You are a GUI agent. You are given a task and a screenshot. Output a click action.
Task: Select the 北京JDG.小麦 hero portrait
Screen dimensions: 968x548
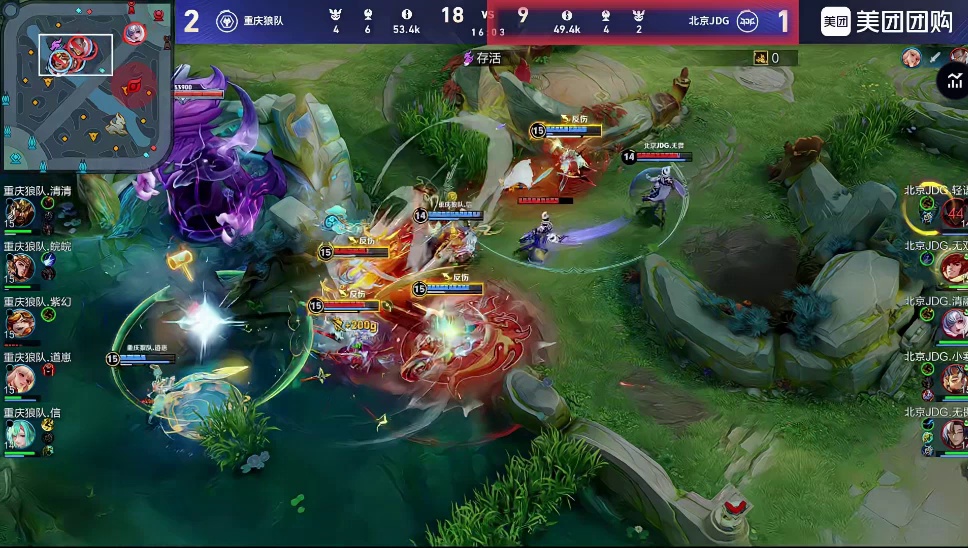(x=951, y=378)
